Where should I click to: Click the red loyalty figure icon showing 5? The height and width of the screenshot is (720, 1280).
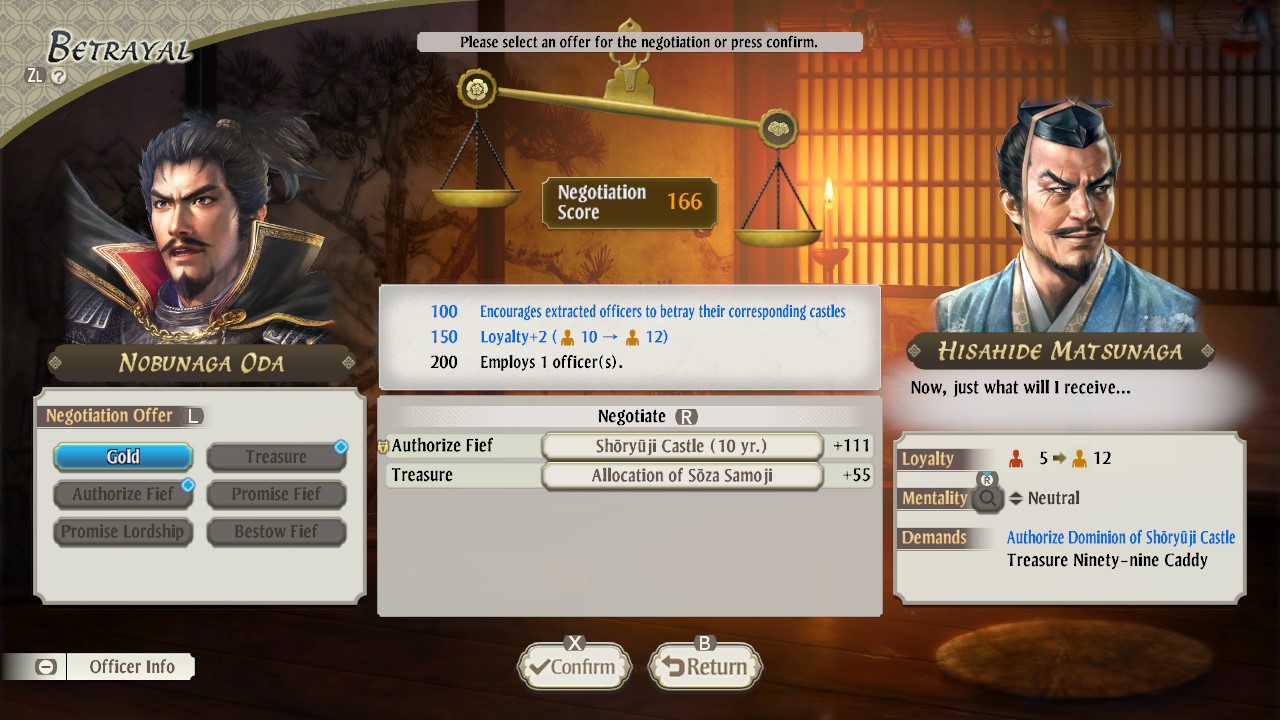pyautogui.click(x=1015, y=458)
